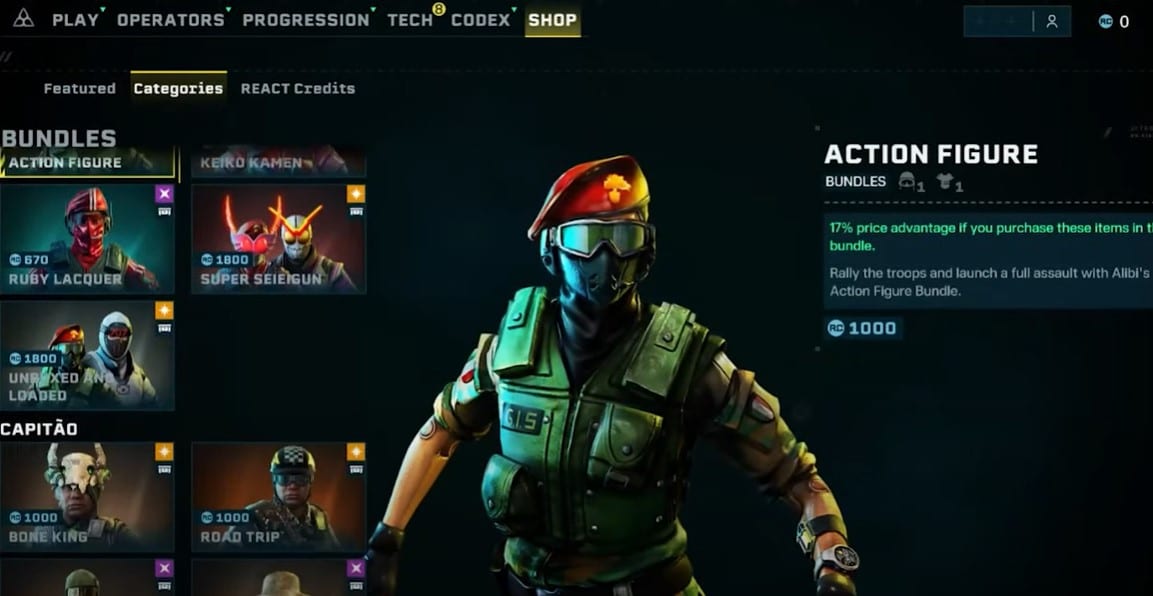
Task: Choose the Road Trip bundle
Action: (278, 495)
